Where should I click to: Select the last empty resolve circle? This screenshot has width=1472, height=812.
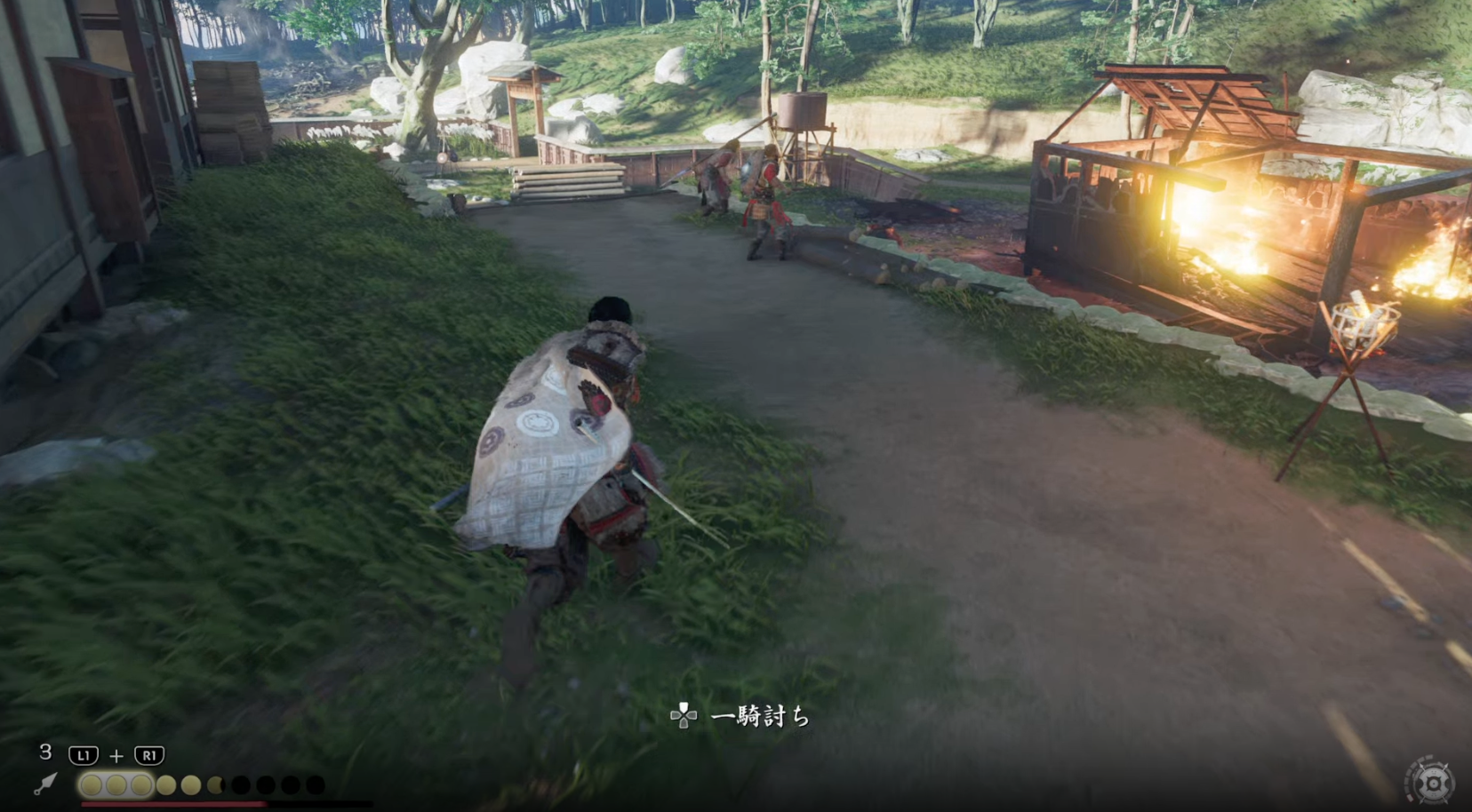[314, 784]
